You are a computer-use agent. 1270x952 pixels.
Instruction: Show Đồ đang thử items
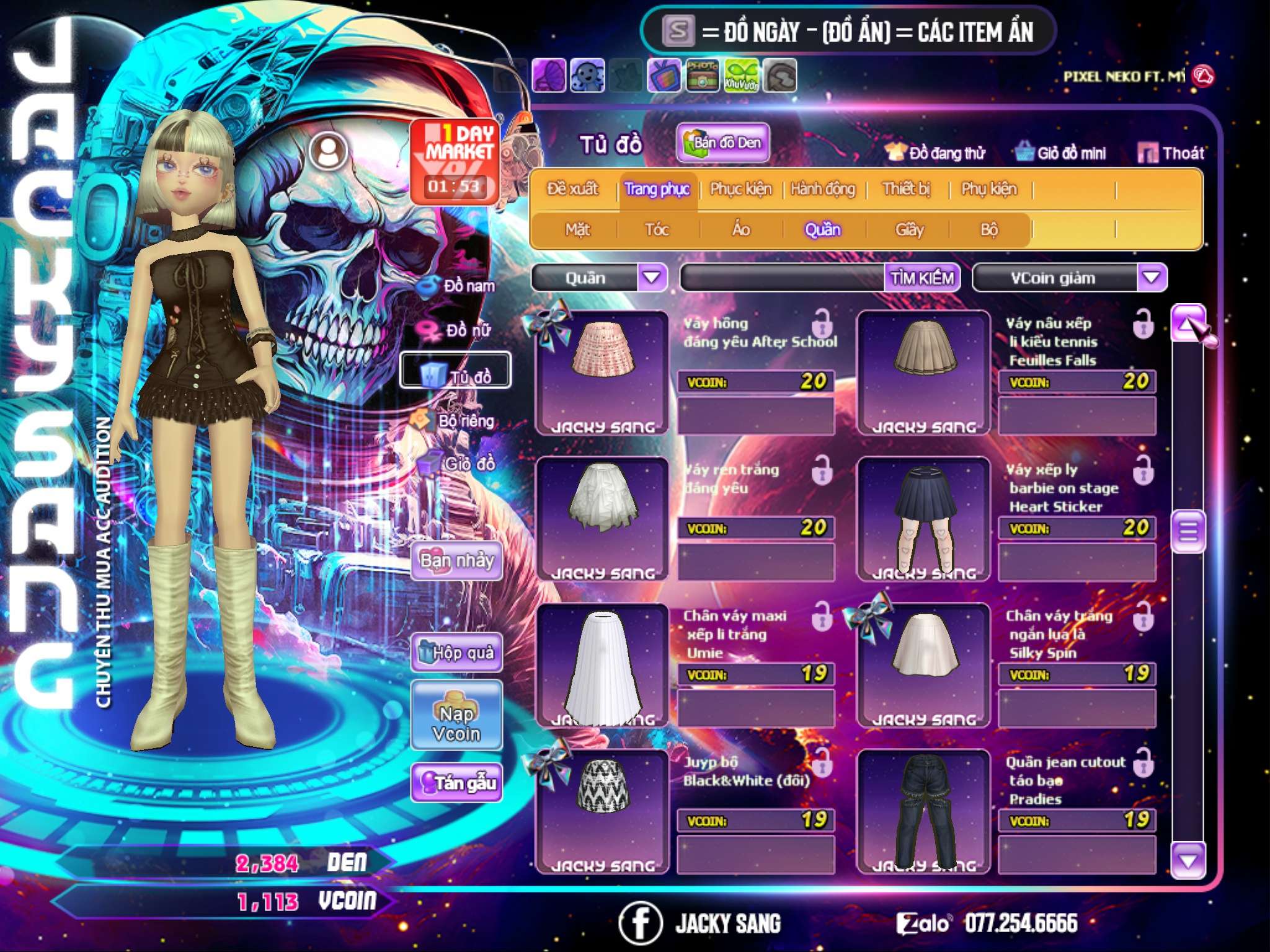(x=936, y=153)
